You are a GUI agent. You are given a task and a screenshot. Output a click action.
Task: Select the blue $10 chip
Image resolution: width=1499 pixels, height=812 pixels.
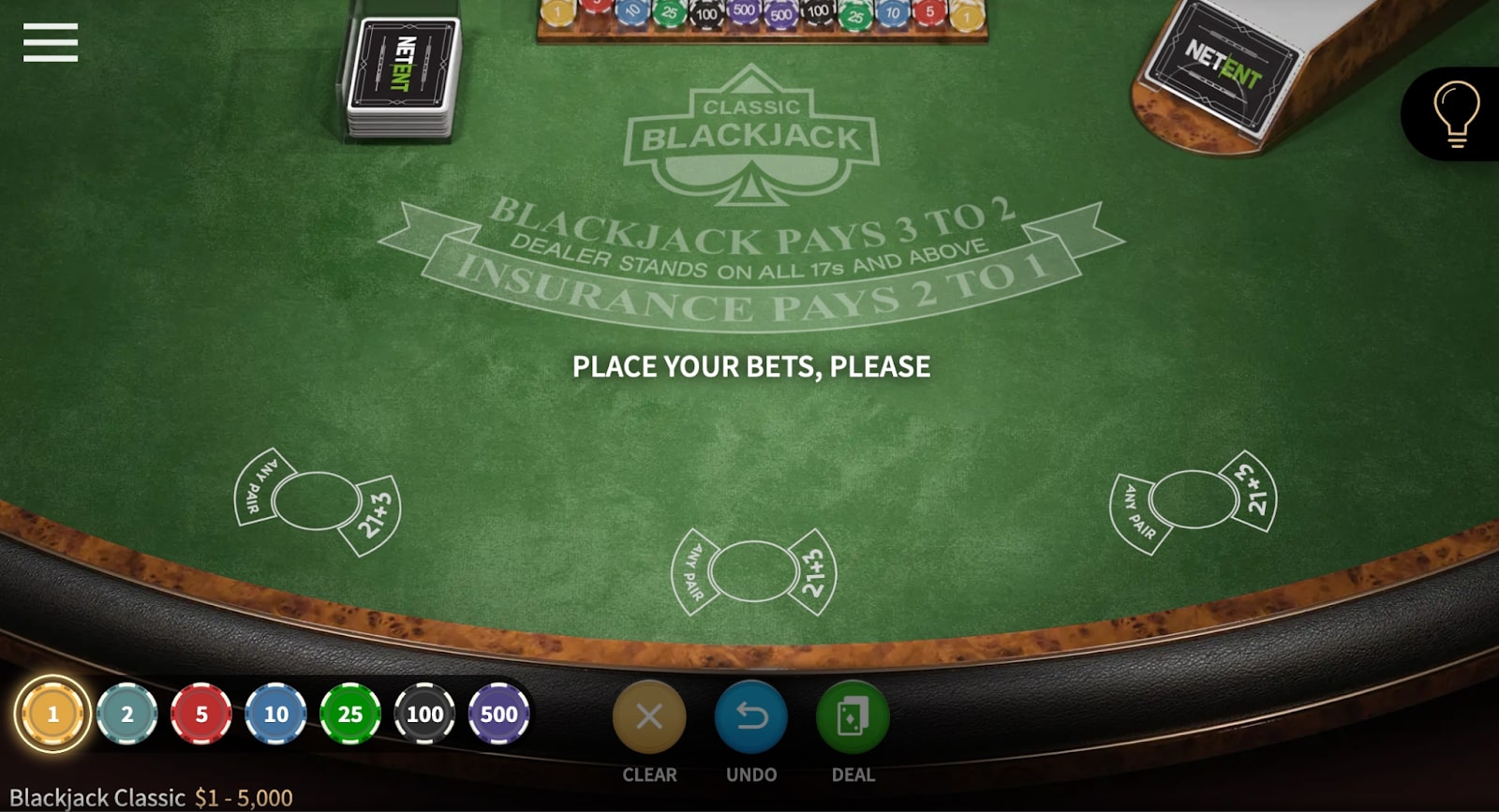click(x=275, y=714)
